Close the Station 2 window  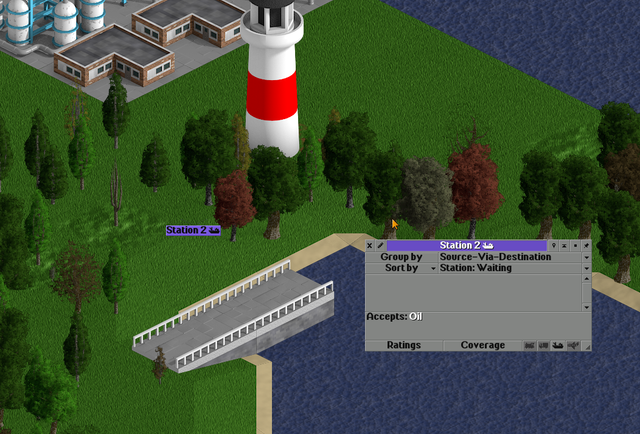[369, 245]
